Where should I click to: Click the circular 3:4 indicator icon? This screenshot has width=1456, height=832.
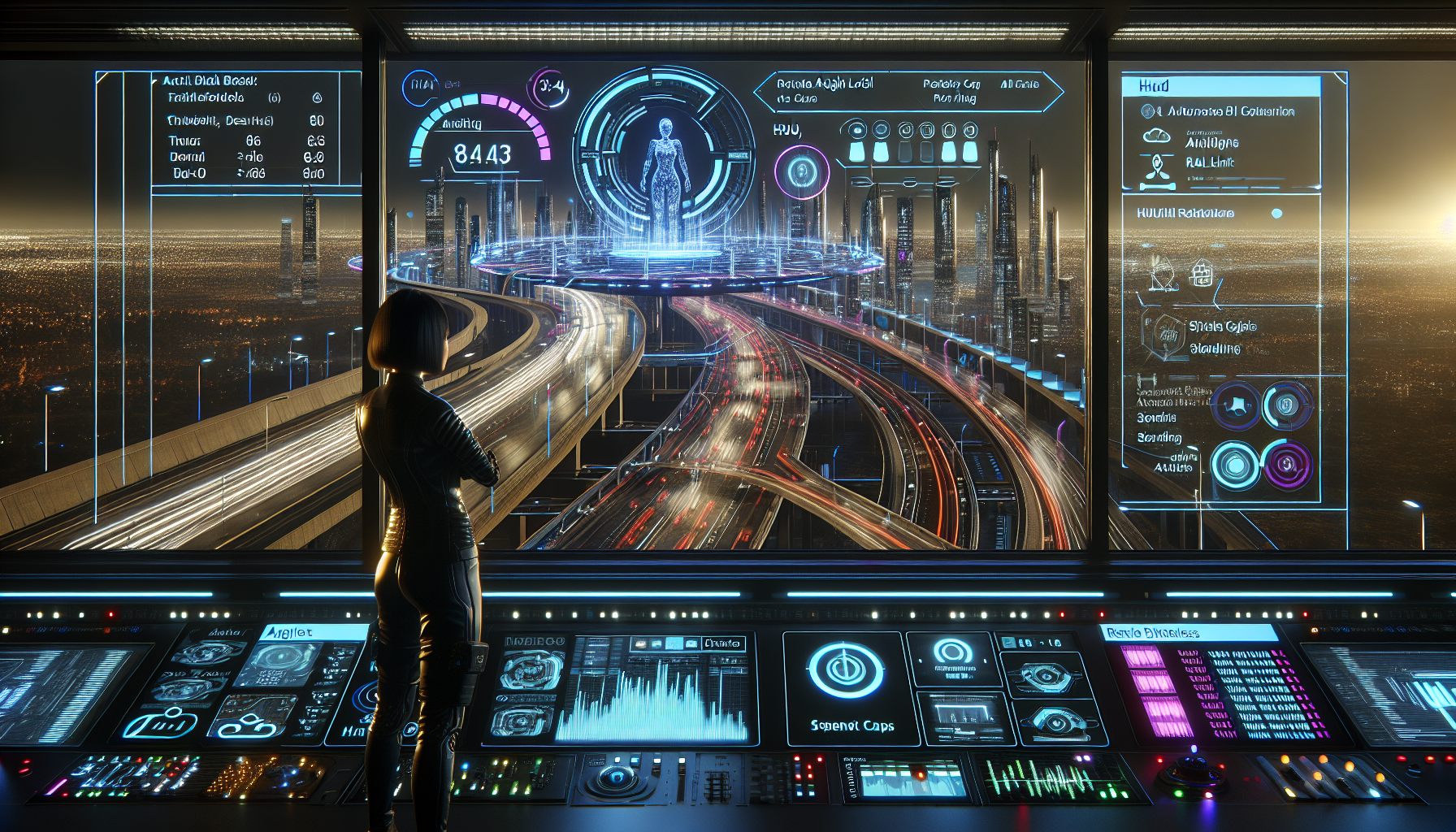coord(548,87)
